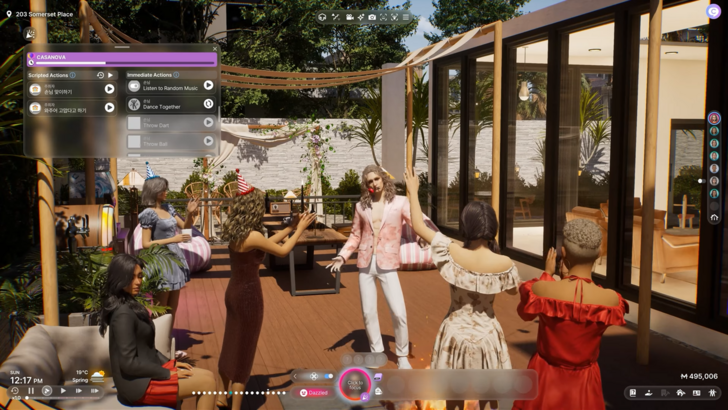Open the build mode house icon
Viewport: 728px width, 410px height.
click(x=680, y=393)
